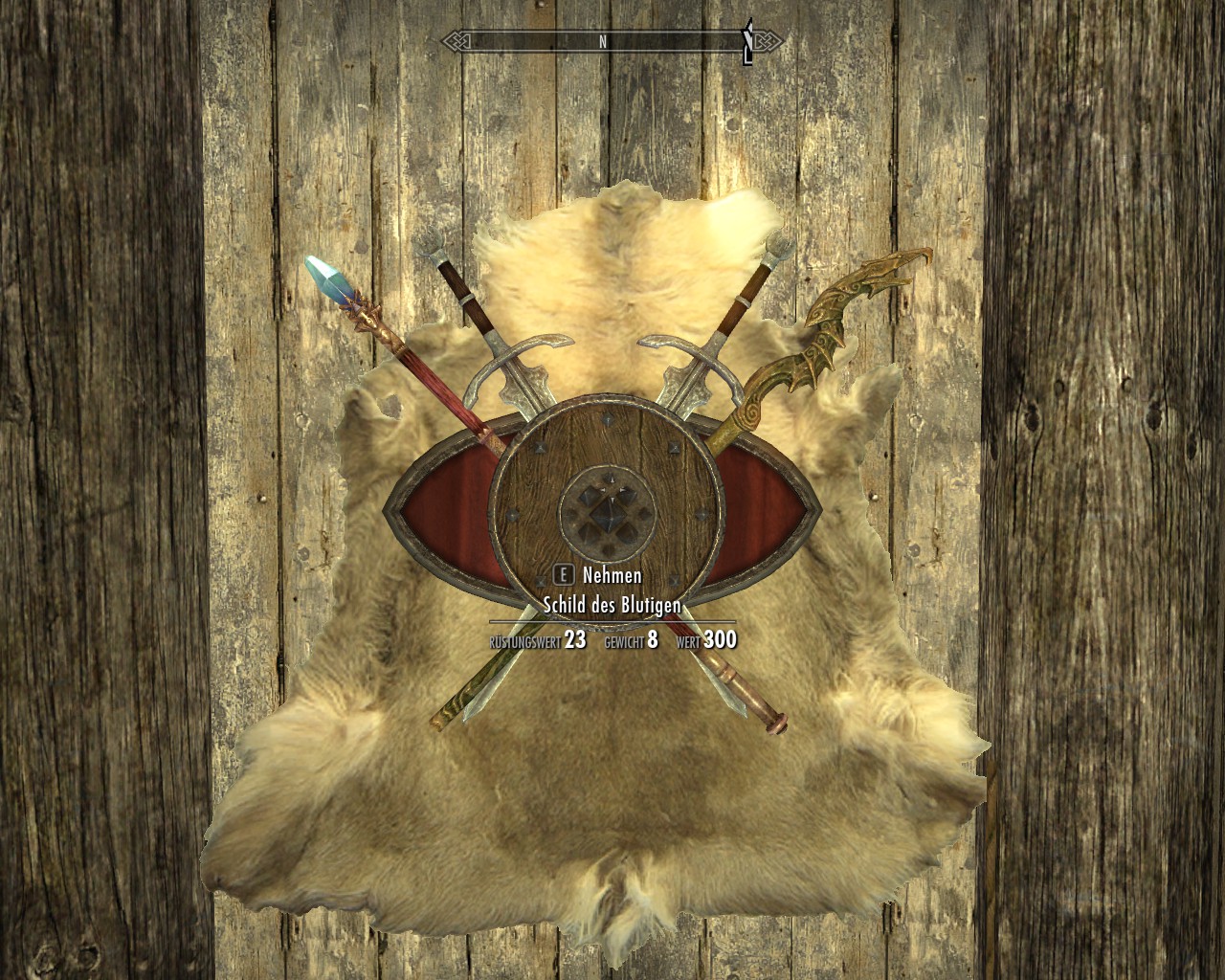Click the left end of the compass bar
The height and width of the screenshot is (980, 1225).
coord(457,42)
